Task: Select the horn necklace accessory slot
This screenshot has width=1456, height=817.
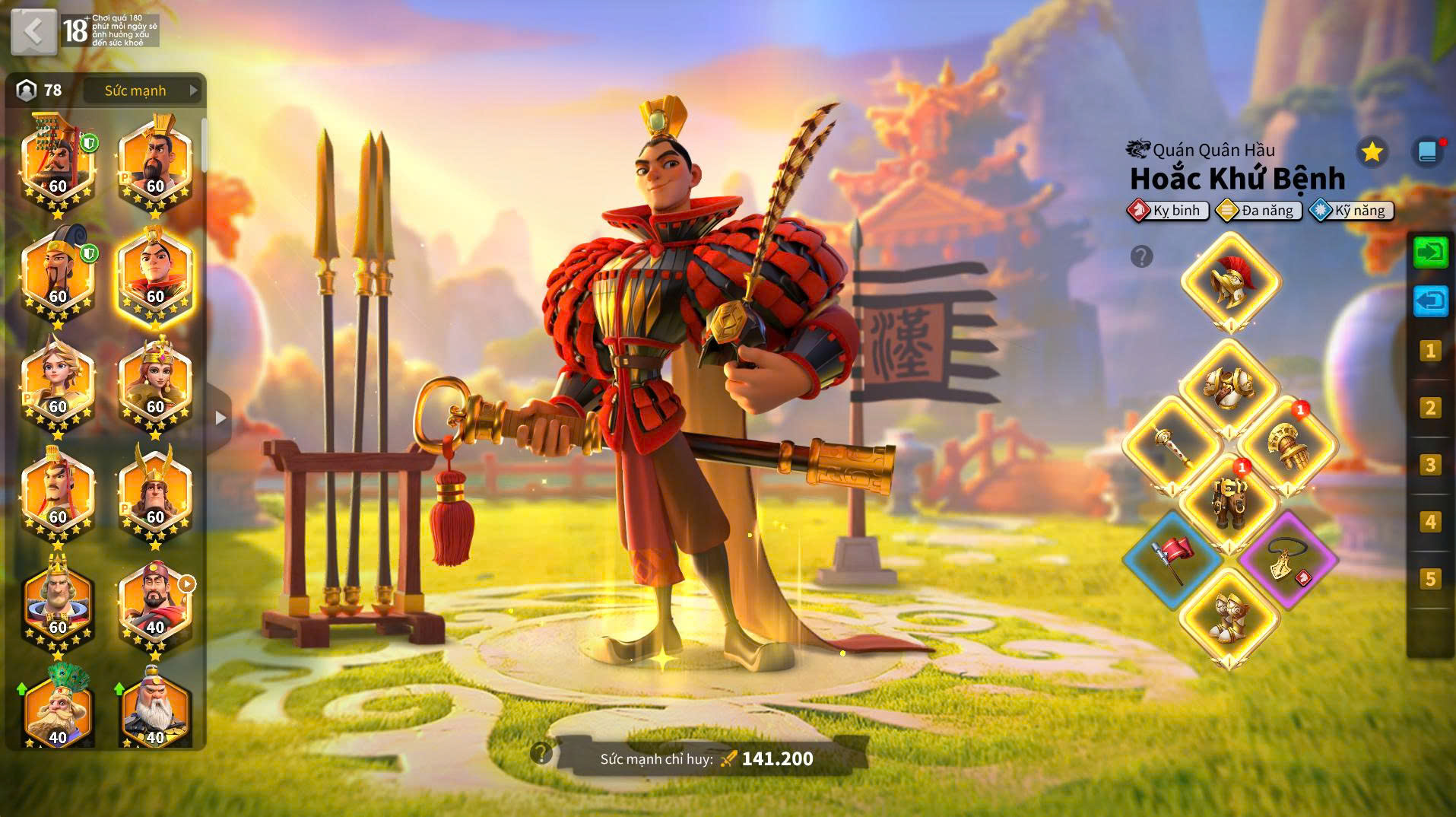Action: click(1287, 560)
